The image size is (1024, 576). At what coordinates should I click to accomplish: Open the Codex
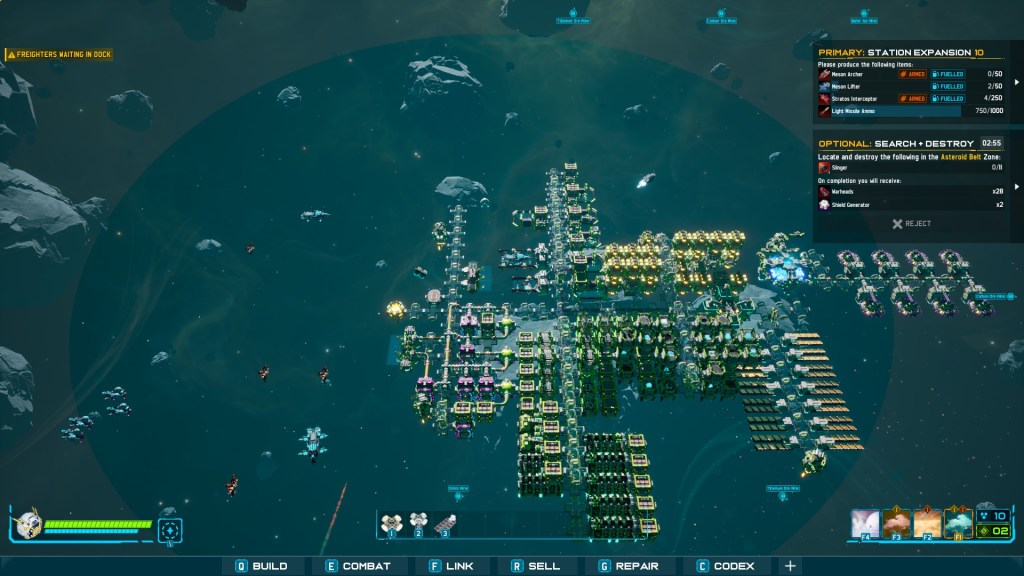[x=725, y=566]
